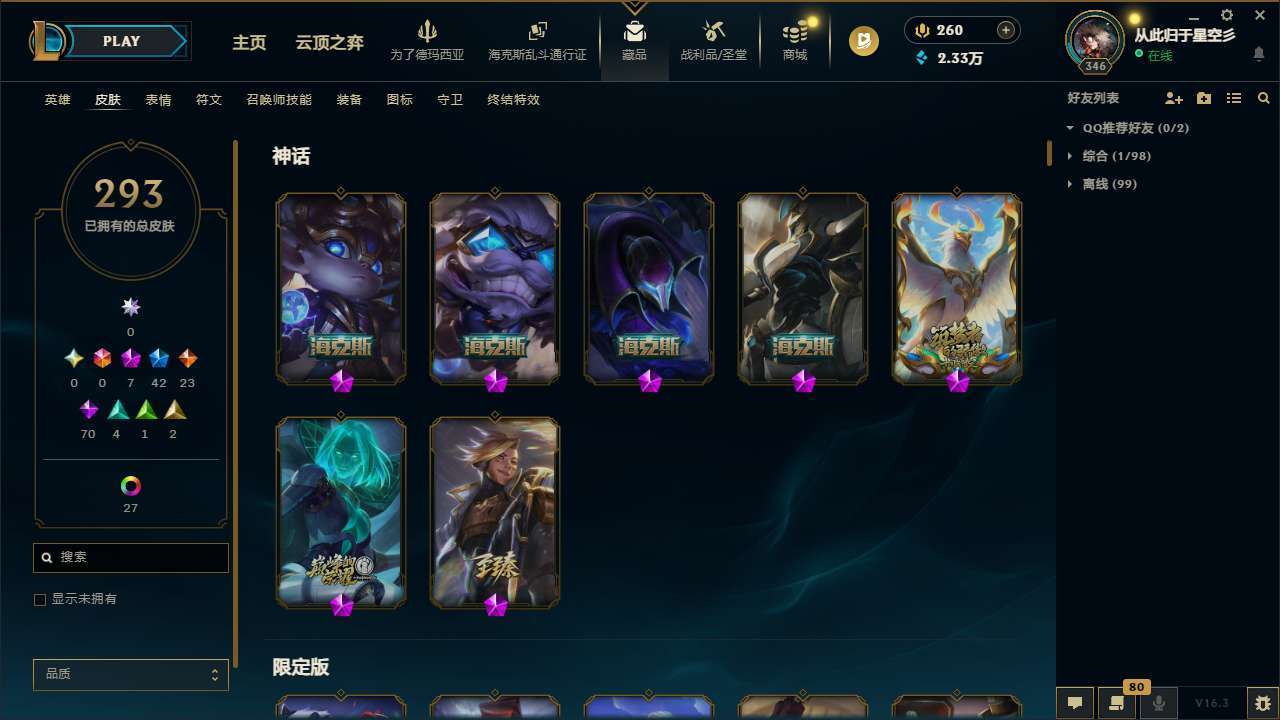Click the add friend icon in friends panel
This screenshot has height=720, width=1280.
point(1174,98)
